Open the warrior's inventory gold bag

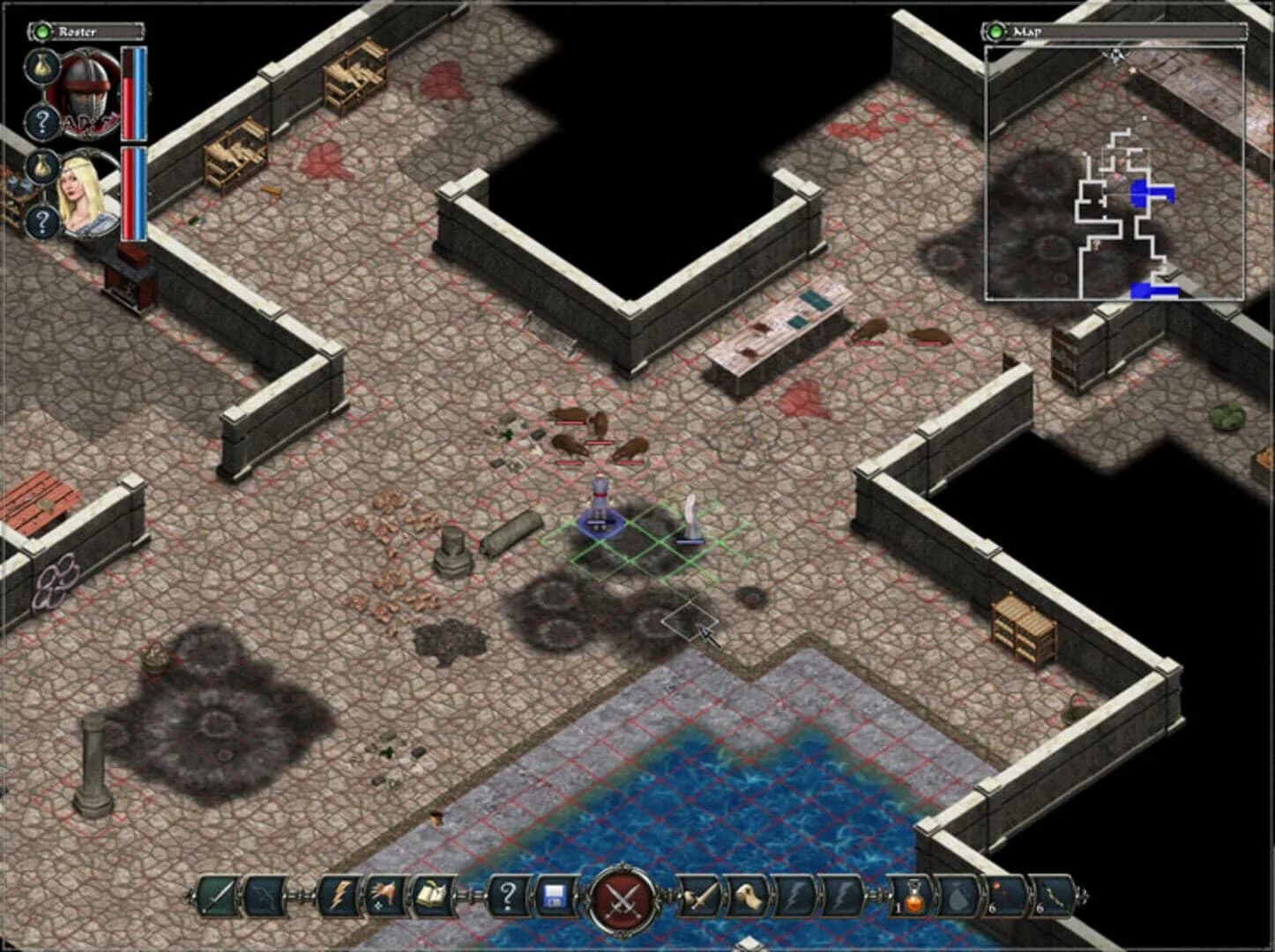(x=42, y=66)
